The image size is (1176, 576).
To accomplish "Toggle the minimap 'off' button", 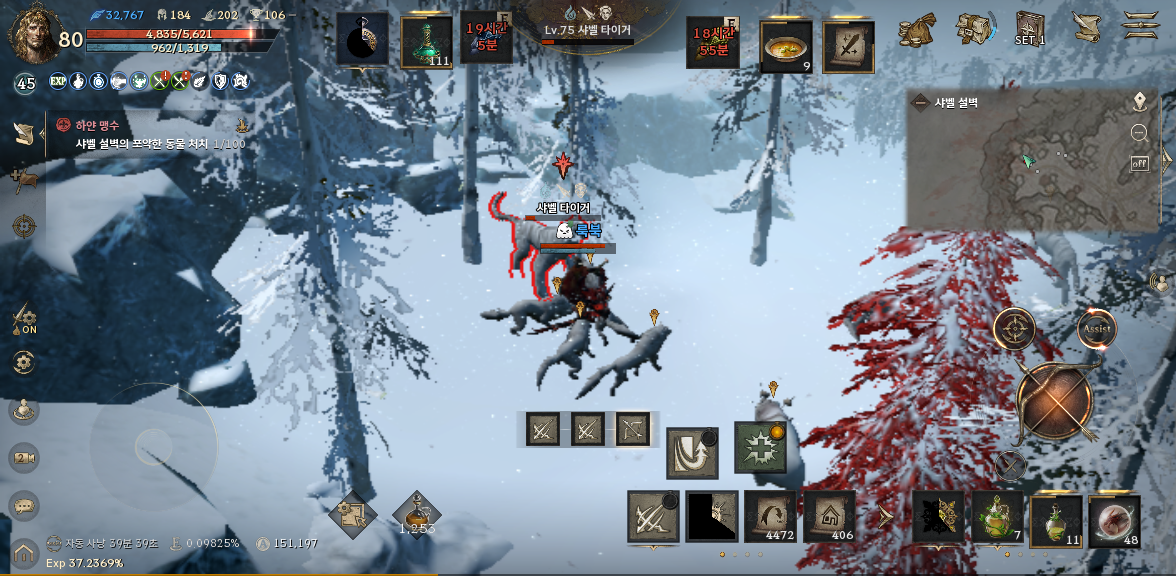I will pos(1139,163).
